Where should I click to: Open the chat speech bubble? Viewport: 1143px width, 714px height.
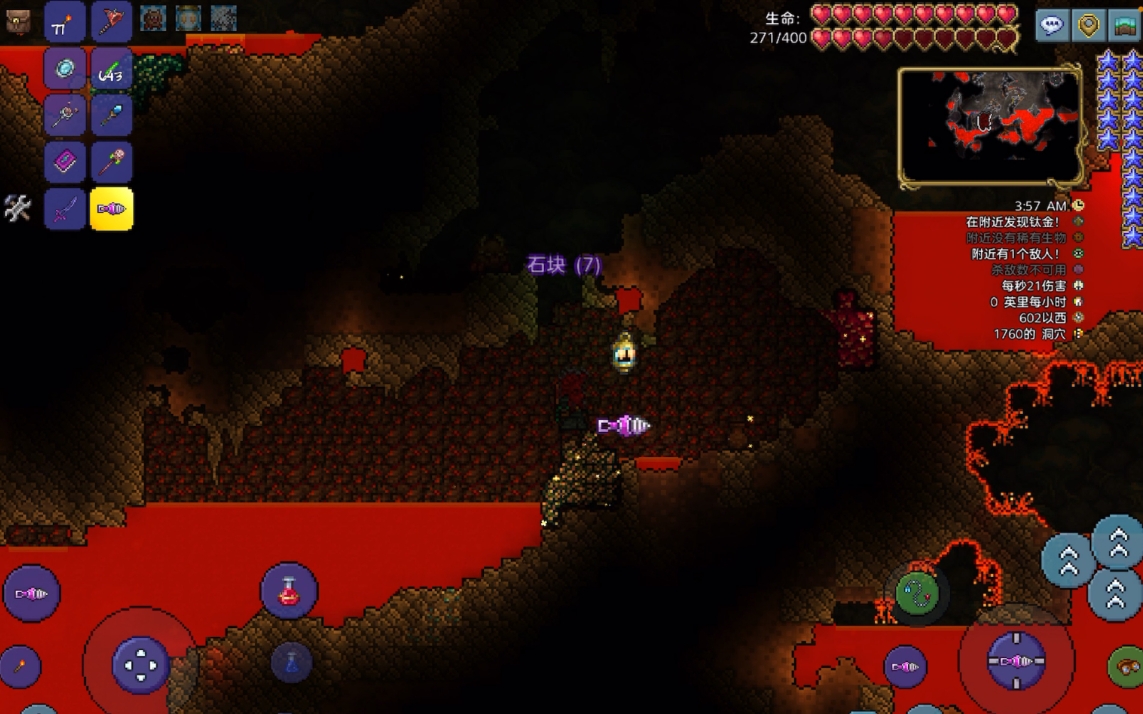pyautogui.click(x=1050, y=26)
